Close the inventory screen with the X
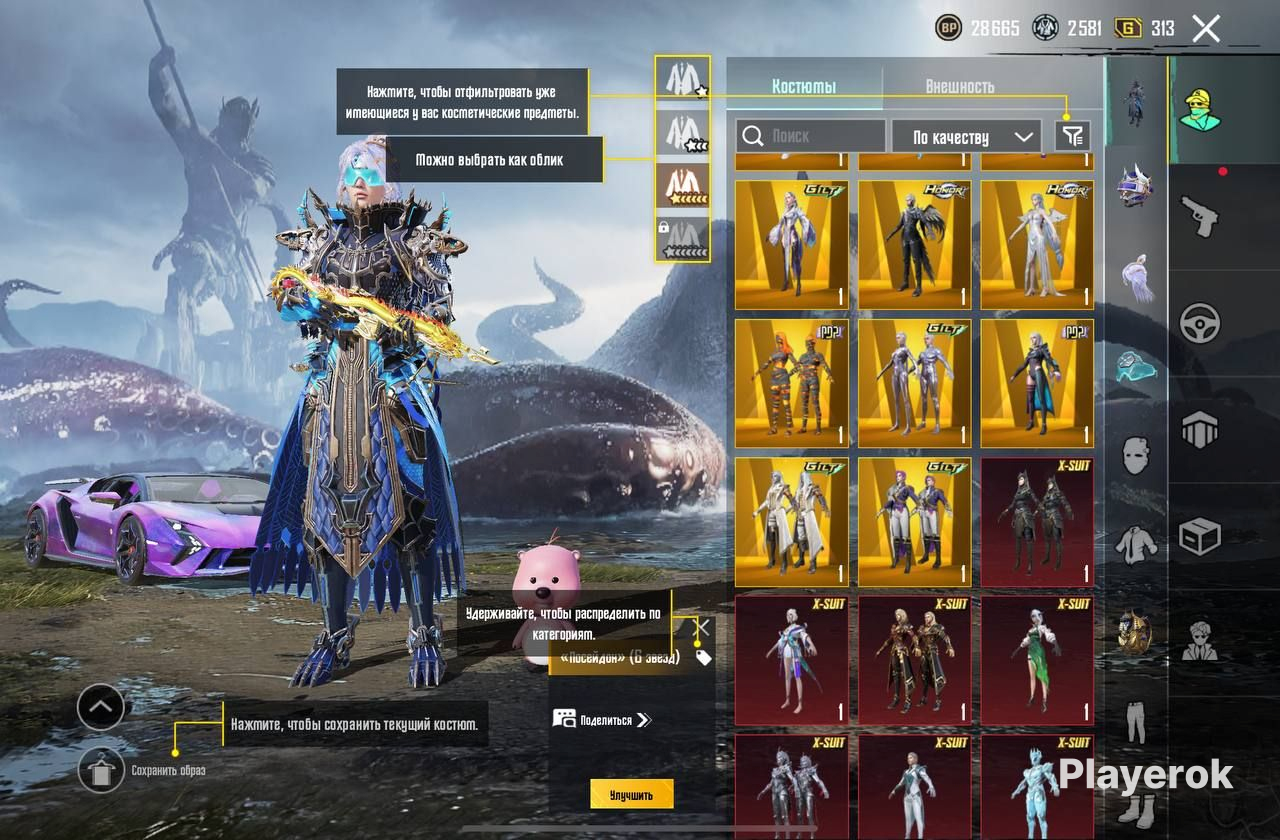This screenshot has height=840, width=1280. pos(1206,28)
